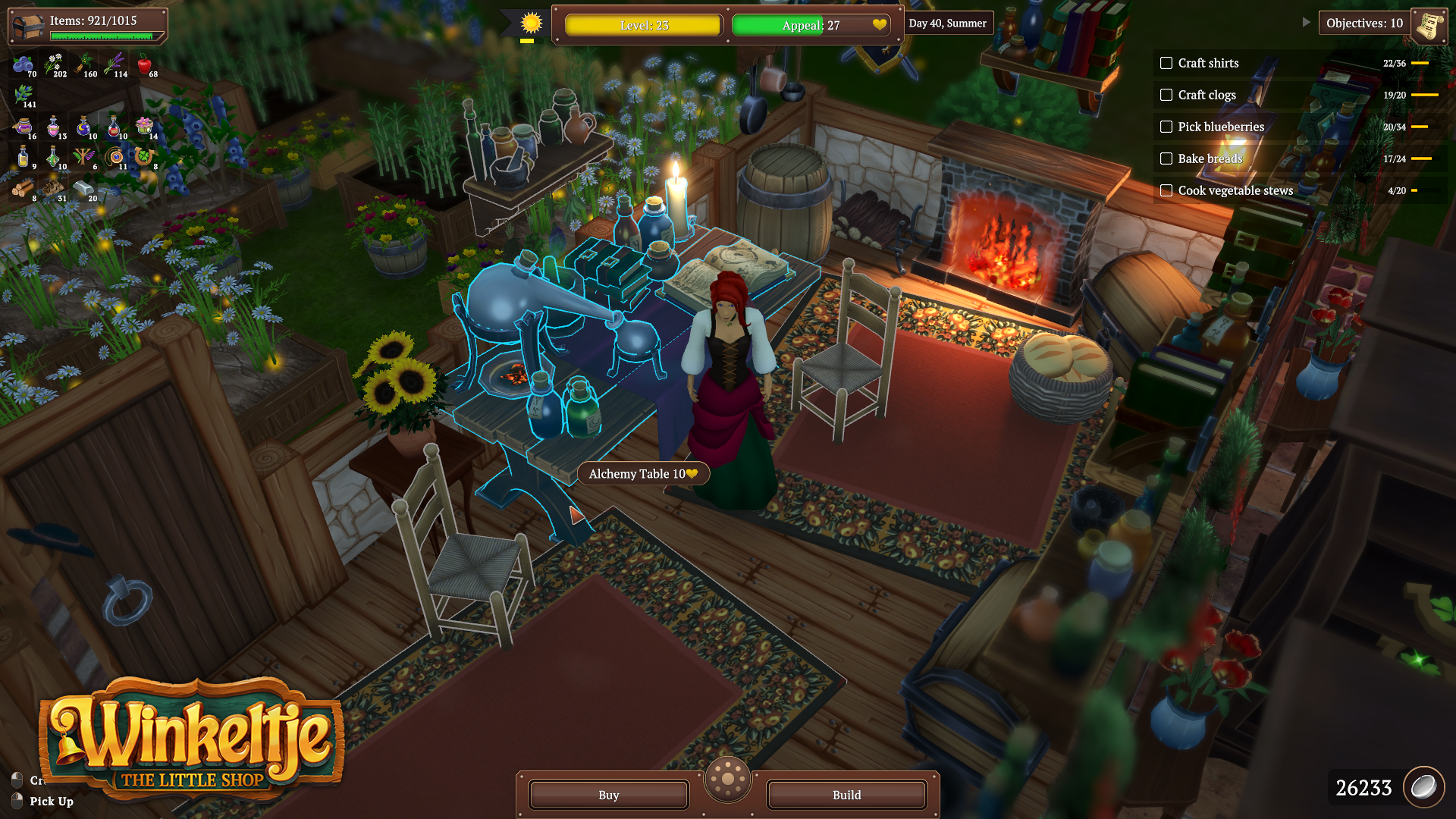The width and height of the screenshot is (1456, 819).
Task: Check the Pick blueberries objective checkbox
Action: pos(1166,127)
